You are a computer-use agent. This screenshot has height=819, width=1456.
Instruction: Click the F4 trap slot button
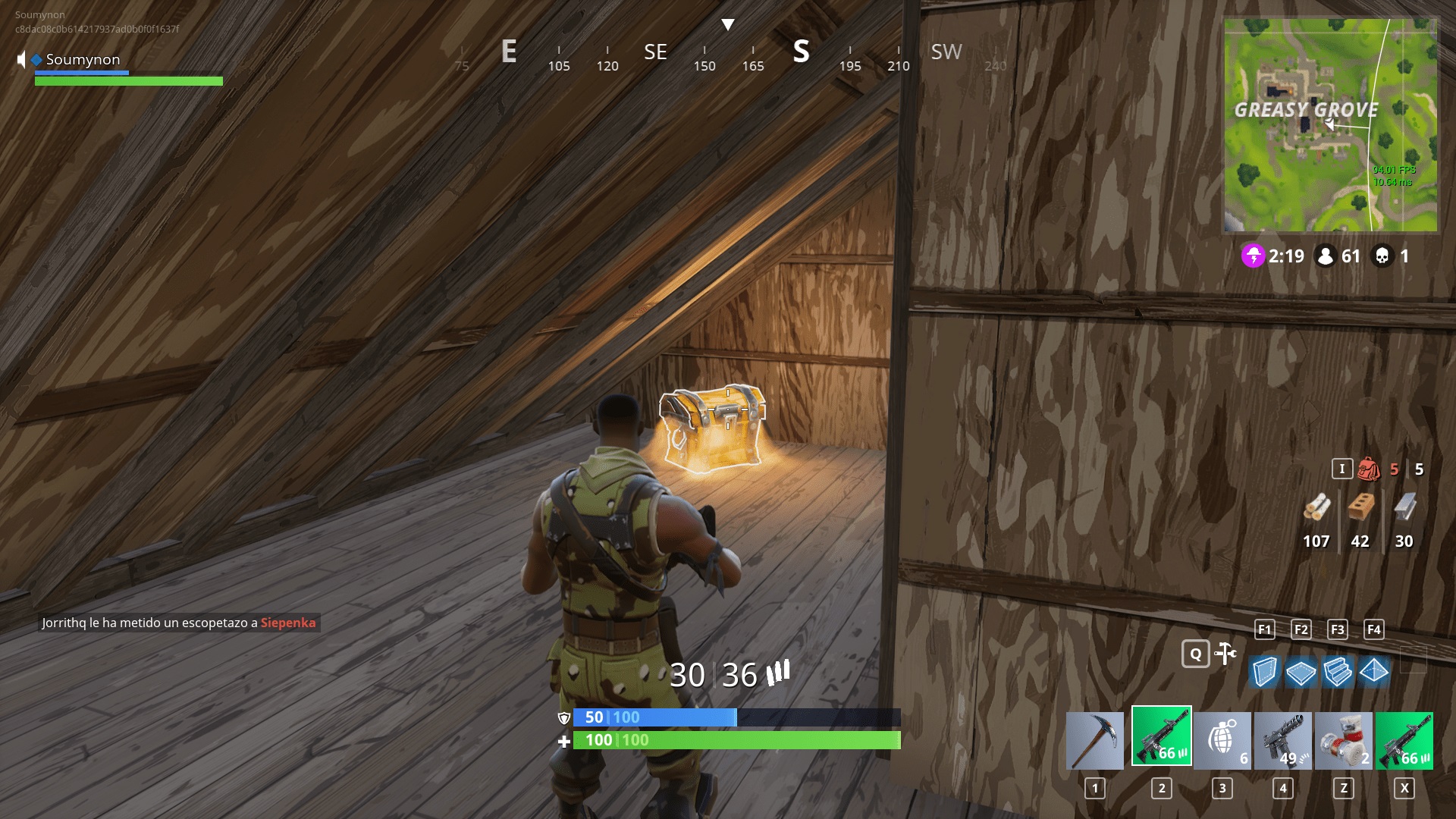tap(1373, 629)
